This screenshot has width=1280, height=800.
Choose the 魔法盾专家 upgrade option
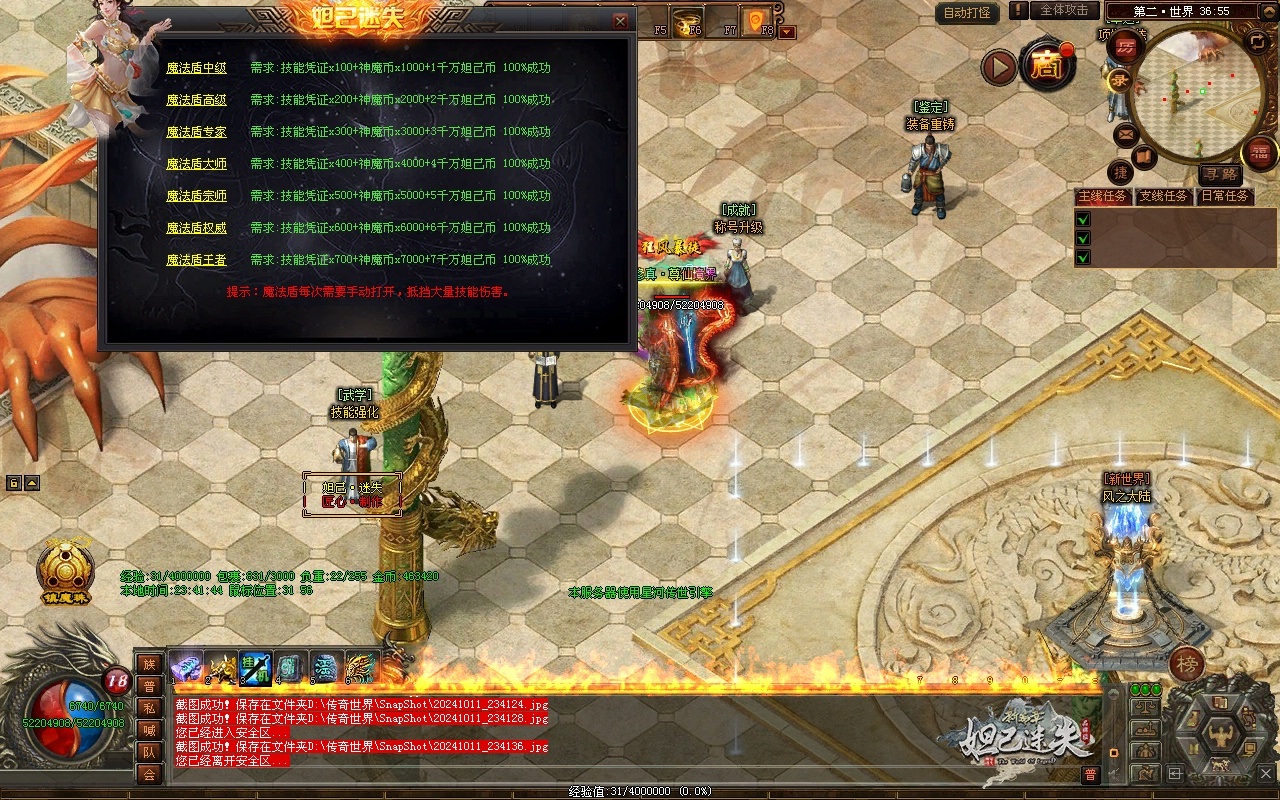click(196, 132)
